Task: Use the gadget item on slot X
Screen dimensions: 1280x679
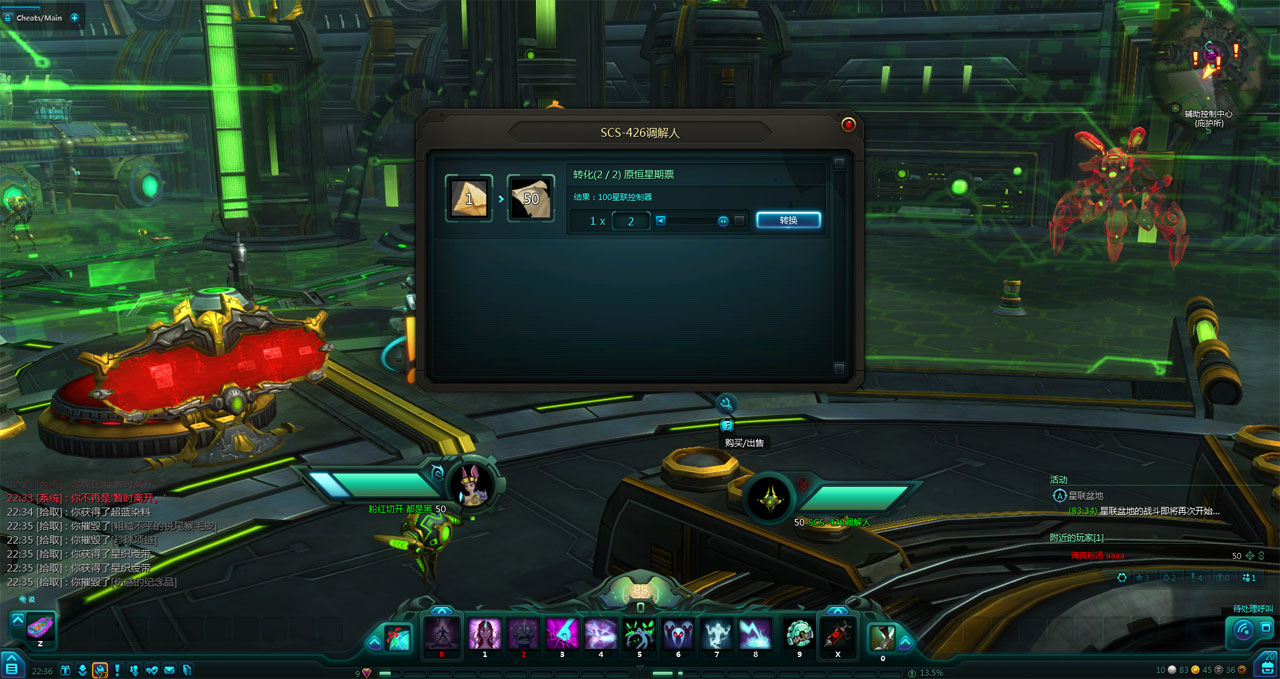Action: tap(837, 634)
